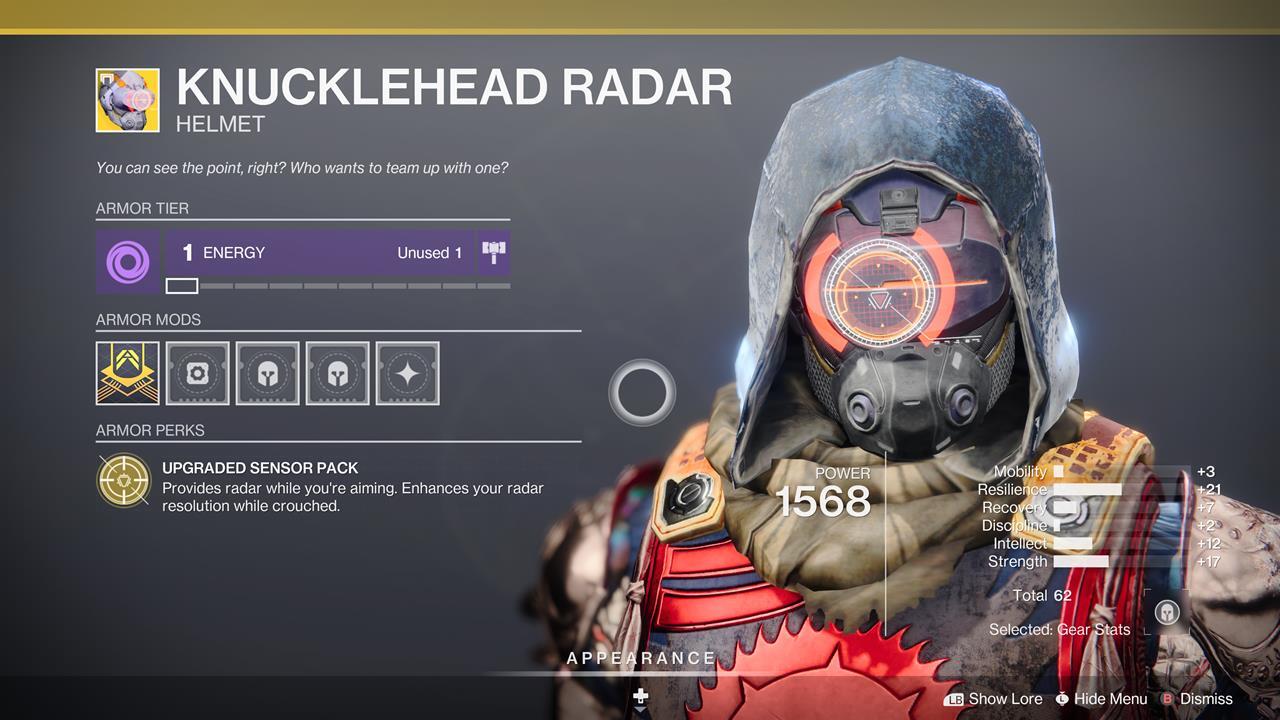
Task: Inspect the Upgraded Sensor Pack perk
Action: coord(123,481)
